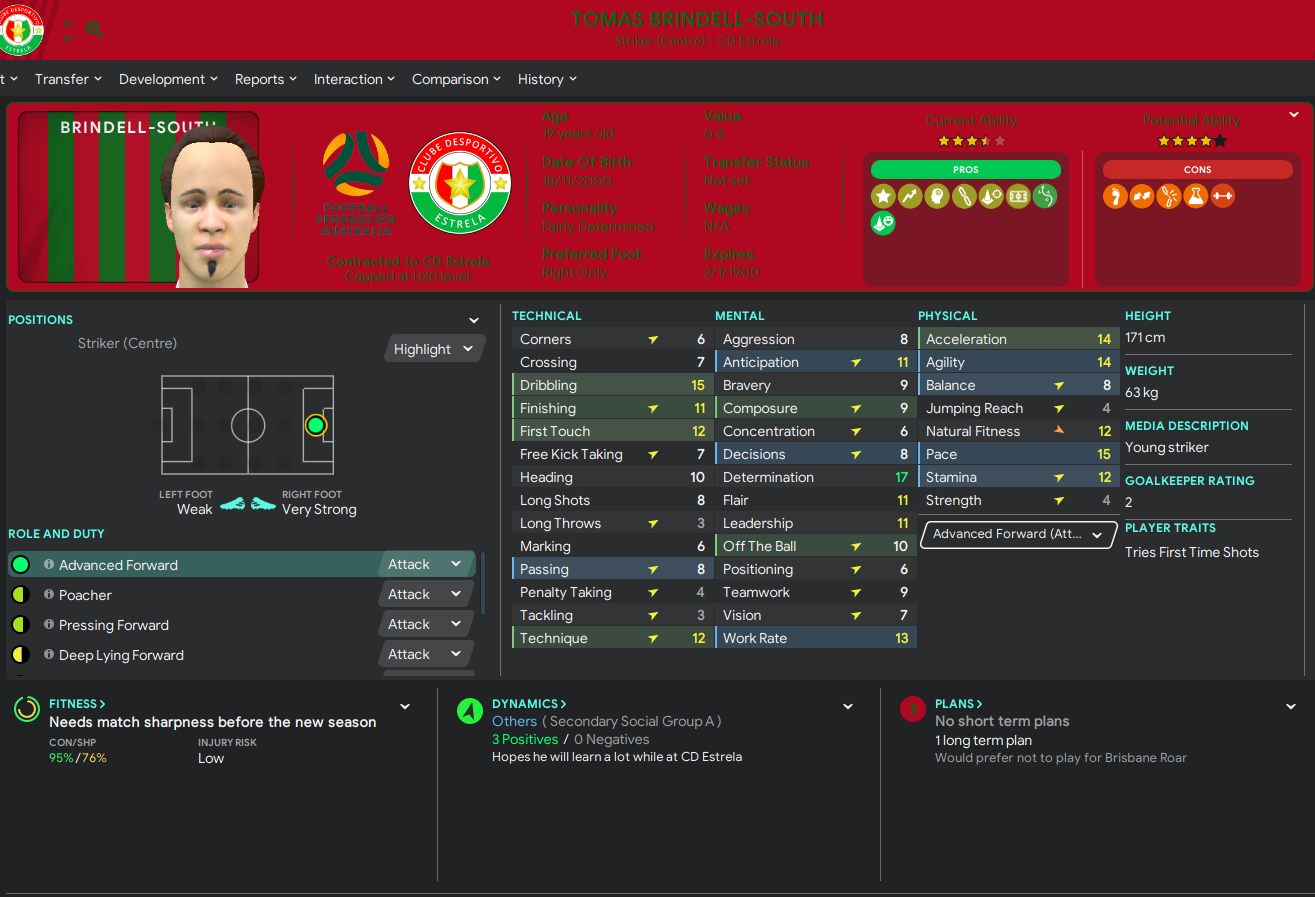This screenshot has height=897, width=1315.
Task: Open the Fitness panel link
Action: click(x=77, y=704)
